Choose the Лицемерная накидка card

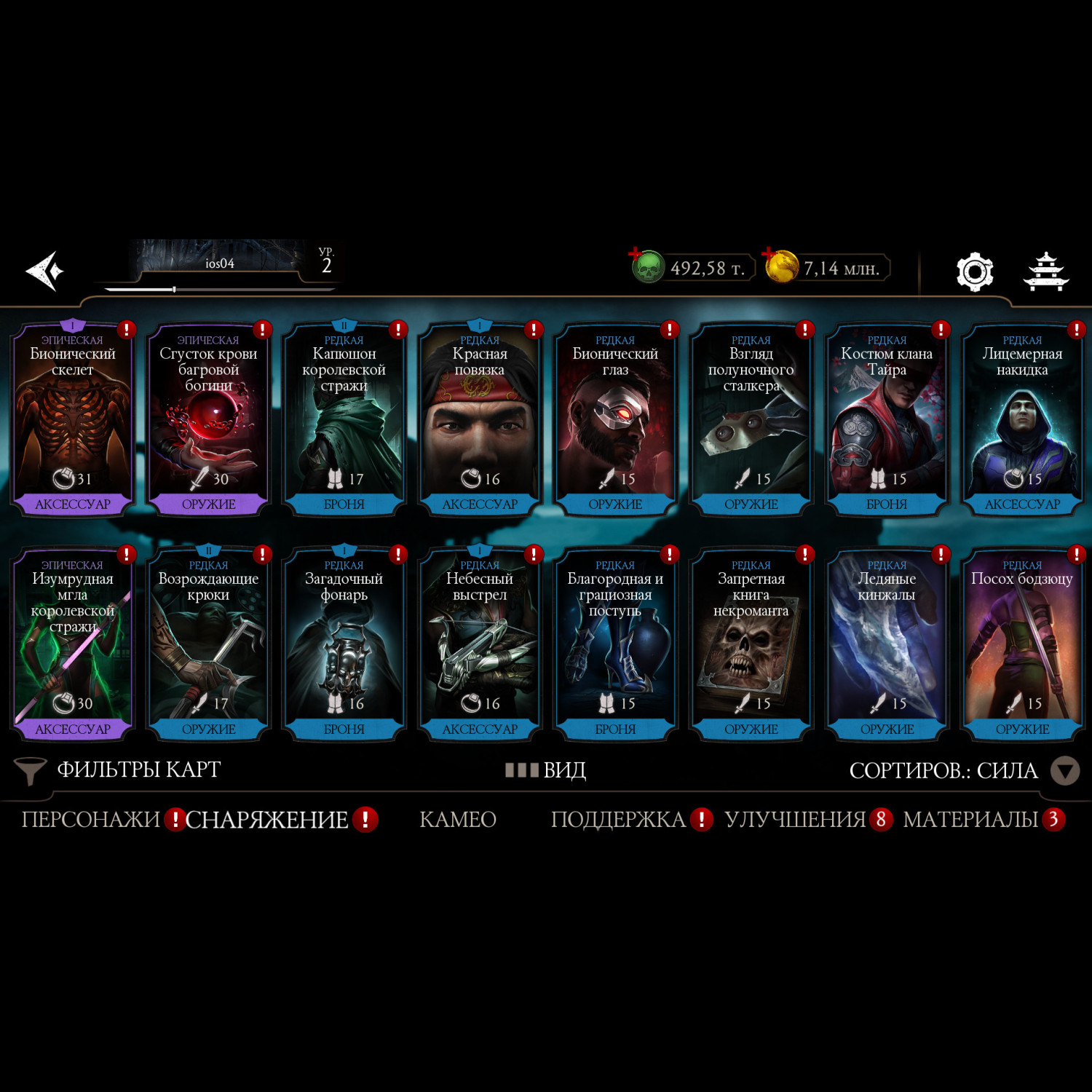click(1022, 419)
